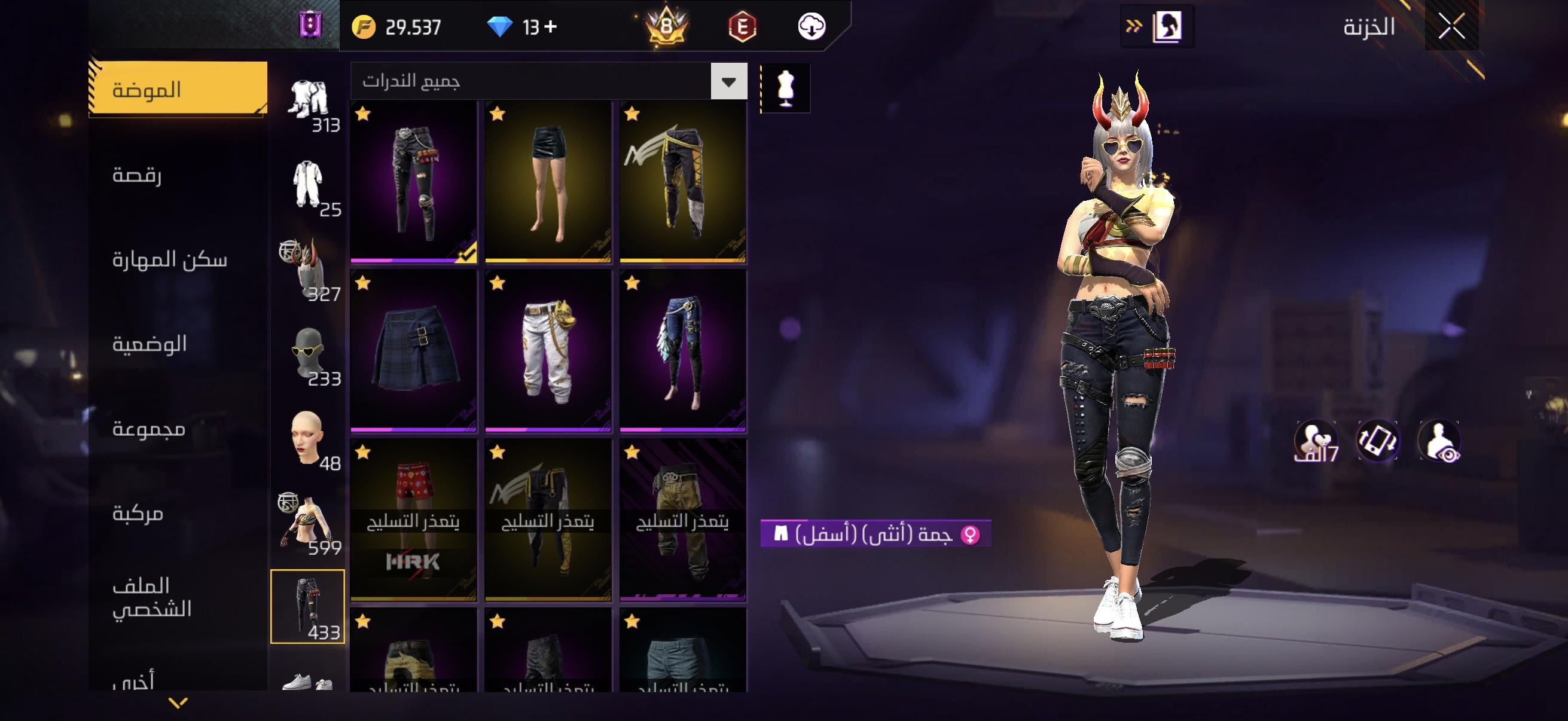Equip the white pants with gold chain
The image size is (1568, 721).
click(548, 351)
